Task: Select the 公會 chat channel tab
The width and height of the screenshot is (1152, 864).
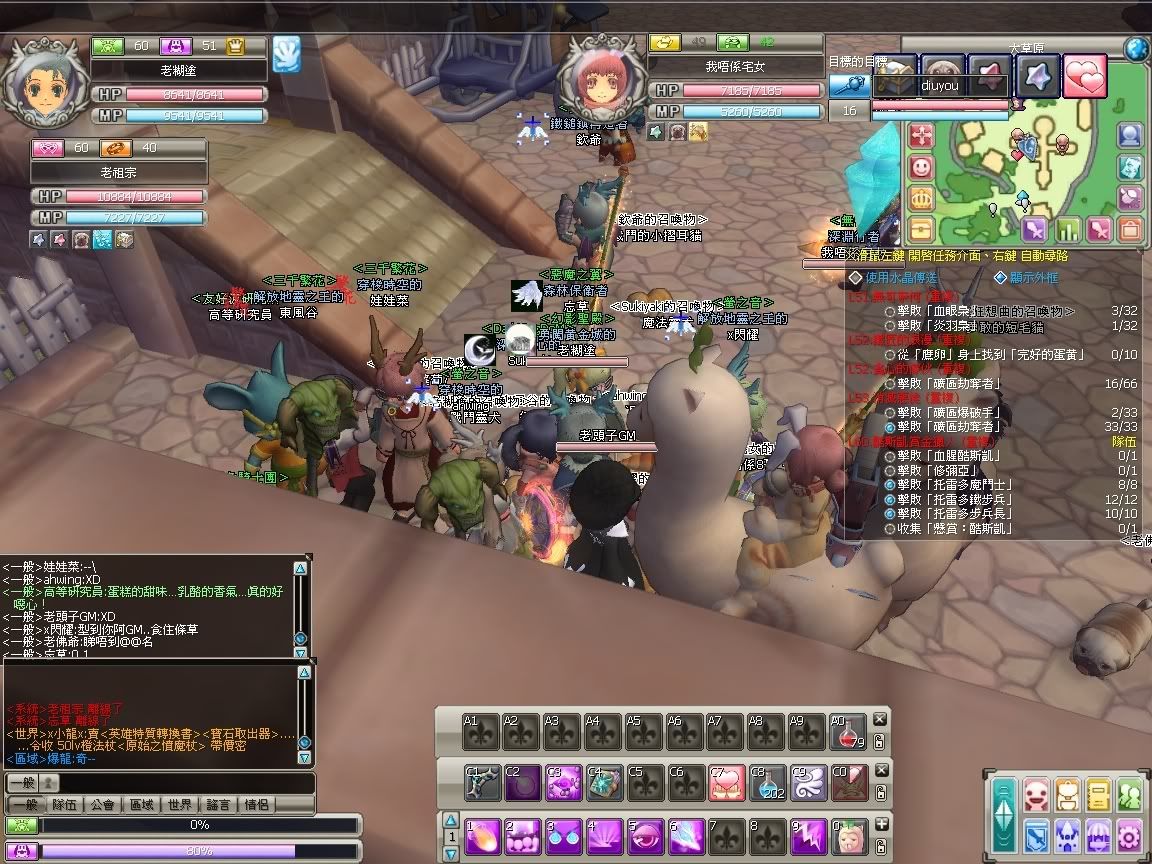Action: coord(102,805)
